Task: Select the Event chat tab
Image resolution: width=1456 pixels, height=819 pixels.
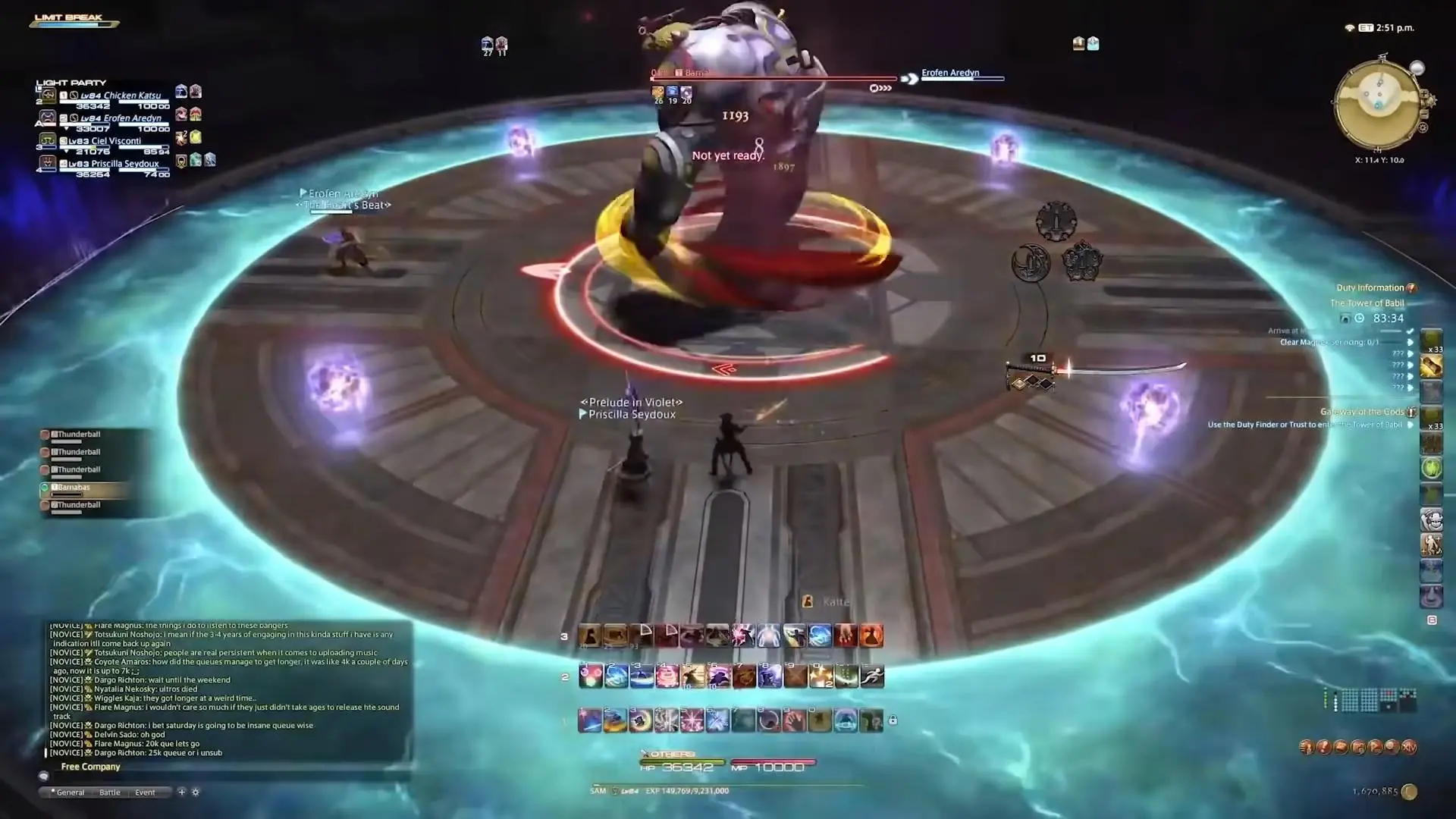Action: tap(145, 792)
